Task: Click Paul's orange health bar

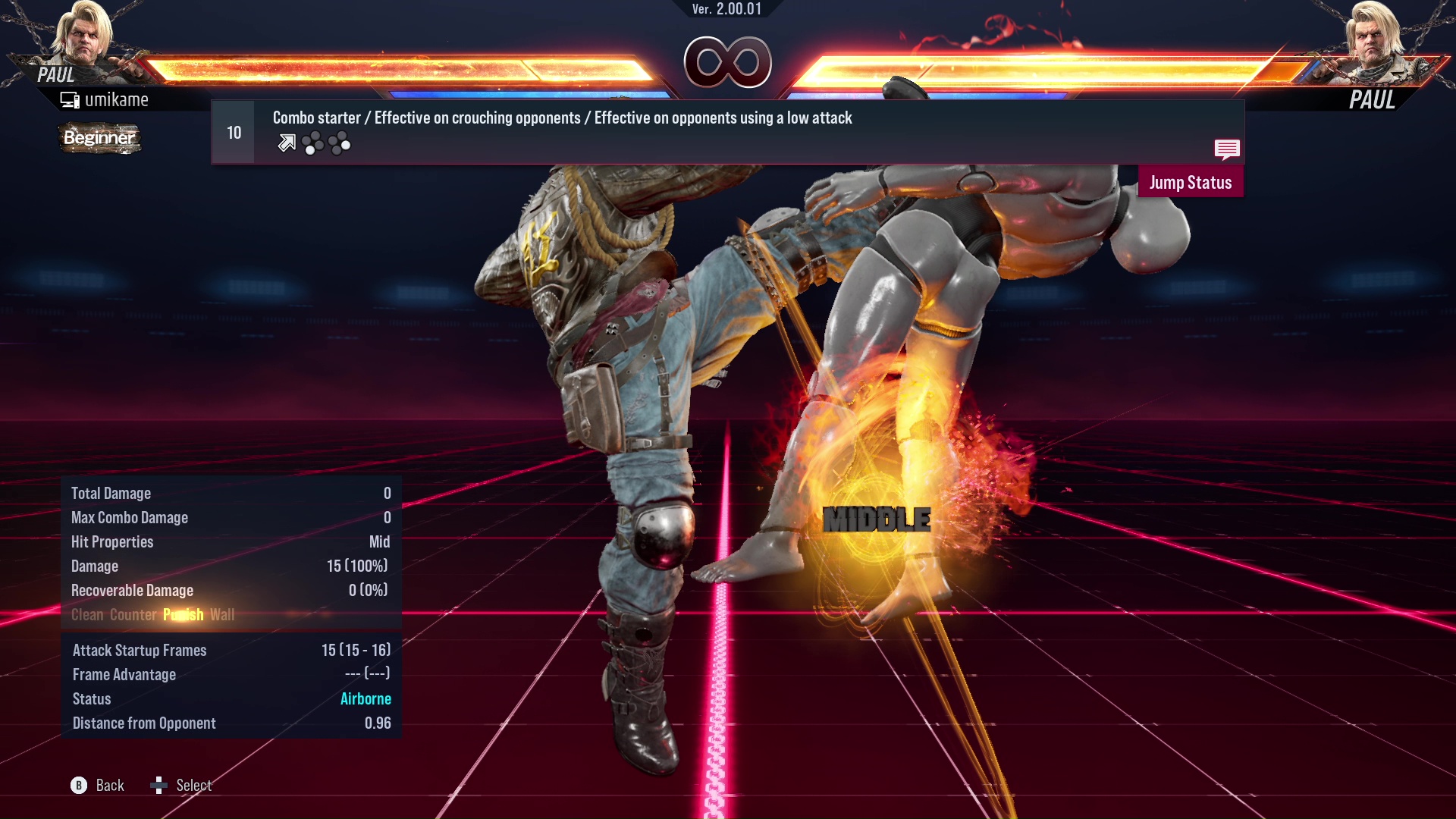Action: [x=379, y=68]
